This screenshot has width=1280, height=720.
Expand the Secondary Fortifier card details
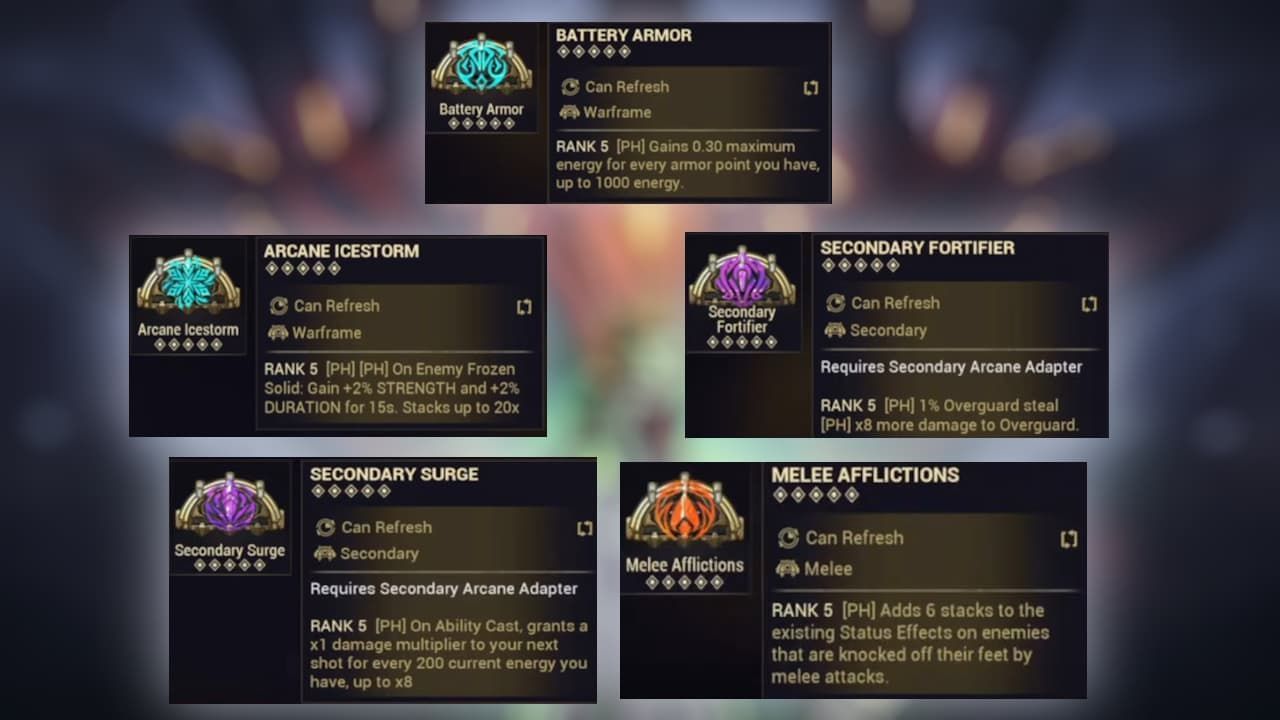click(x=1091, y=303)
